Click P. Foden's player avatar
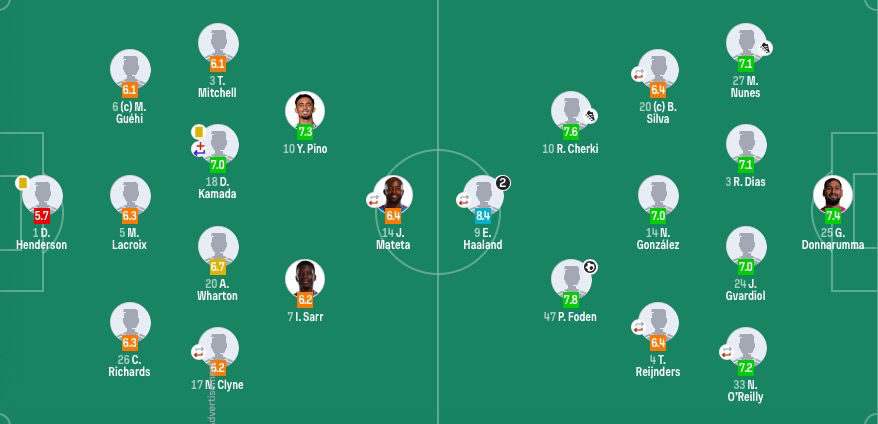 570,279
